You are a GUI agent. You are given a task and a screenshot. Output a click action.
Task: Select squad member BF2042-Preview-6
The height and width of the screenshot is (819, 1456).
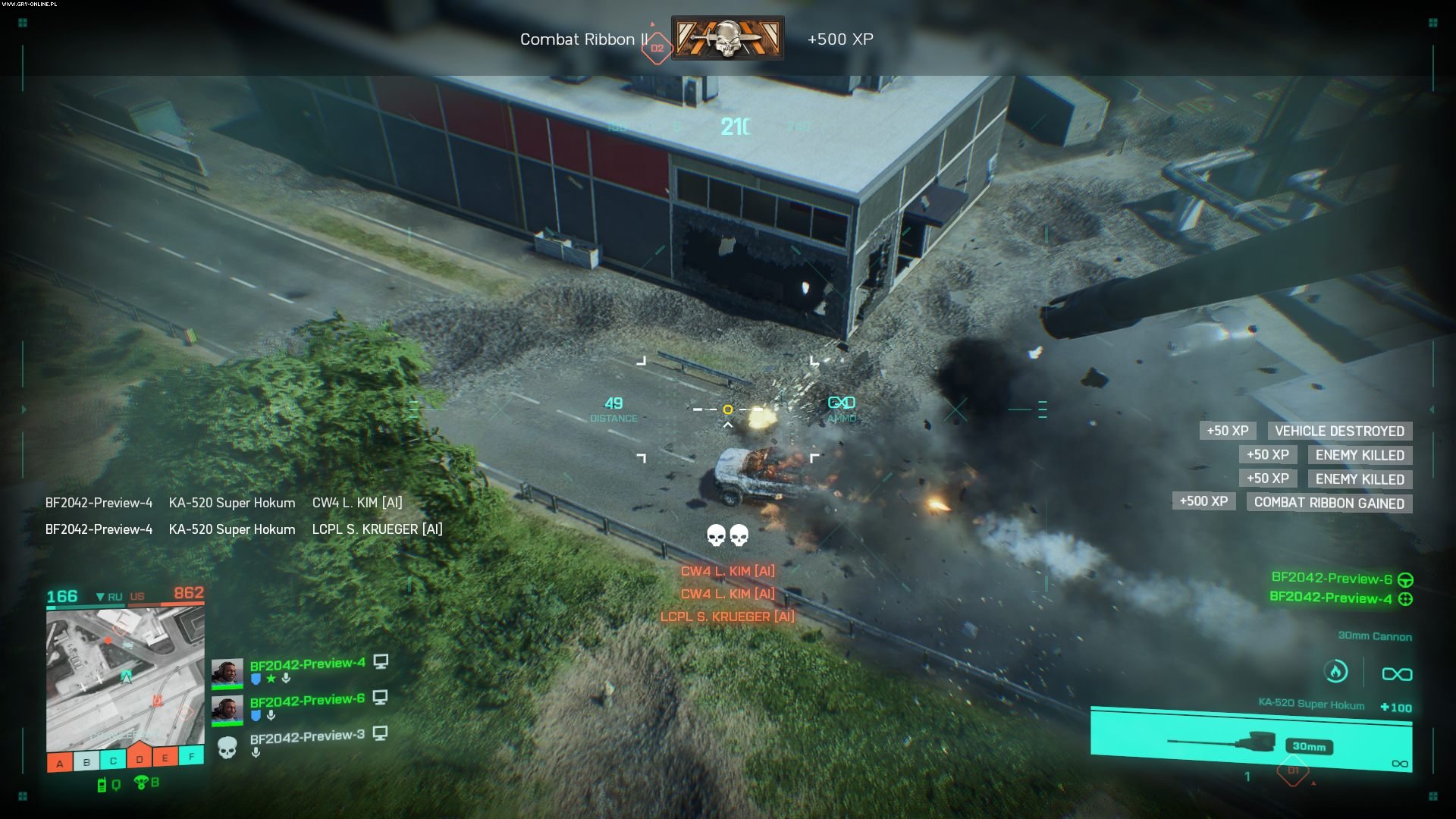point(307,701)
